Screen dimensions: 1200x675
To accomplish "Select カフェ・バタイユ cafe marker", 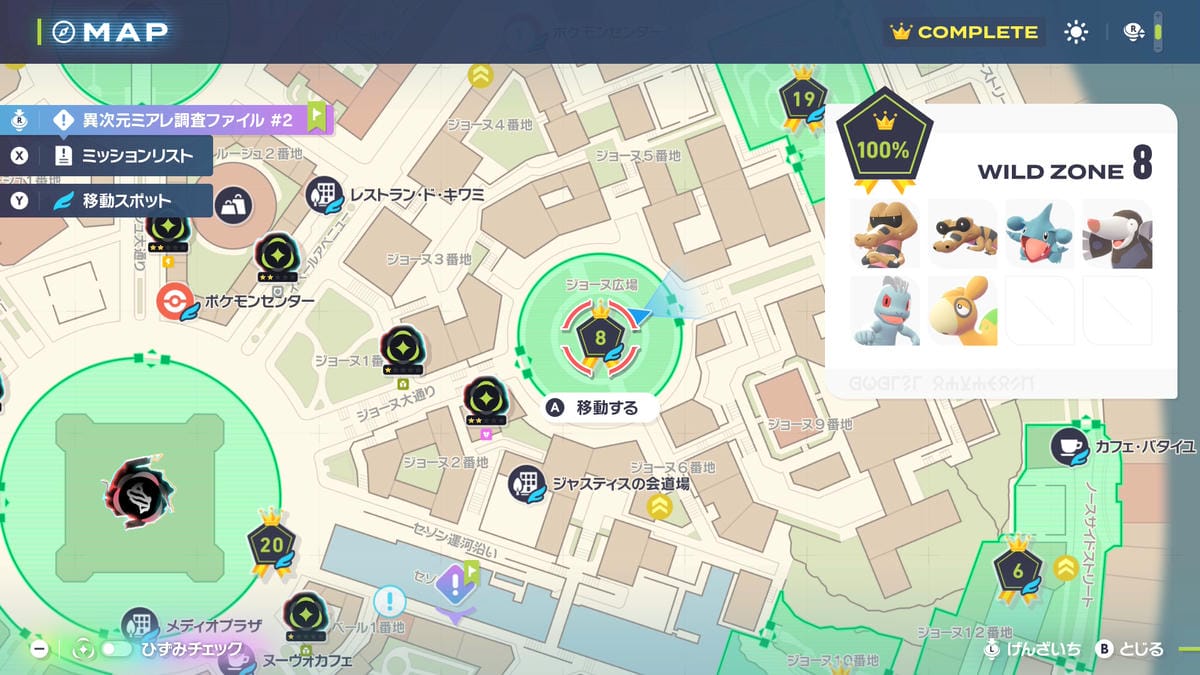I will pos(1069,446).
